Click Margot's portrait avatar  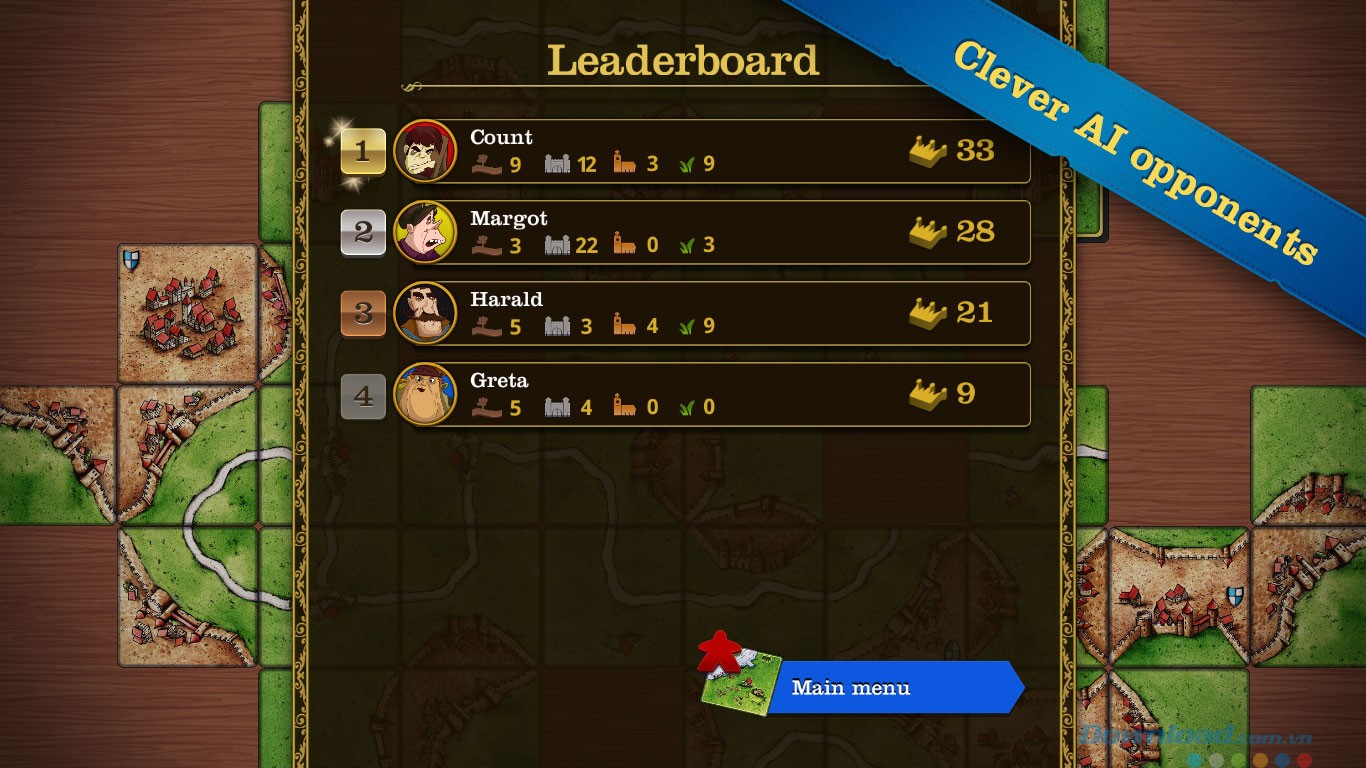[x=425, y=232]
